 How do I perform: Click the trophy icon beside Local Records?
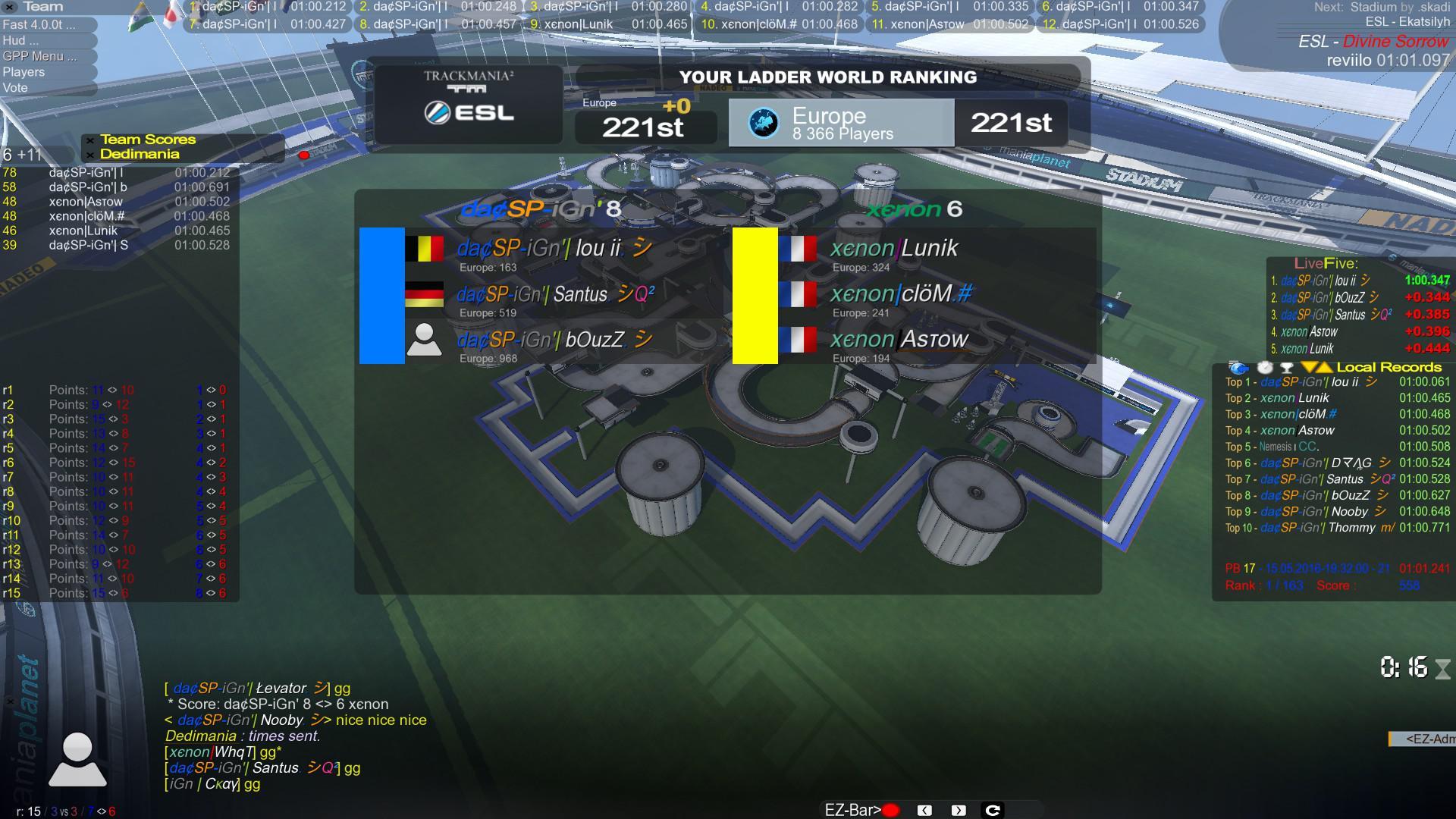1287,367
